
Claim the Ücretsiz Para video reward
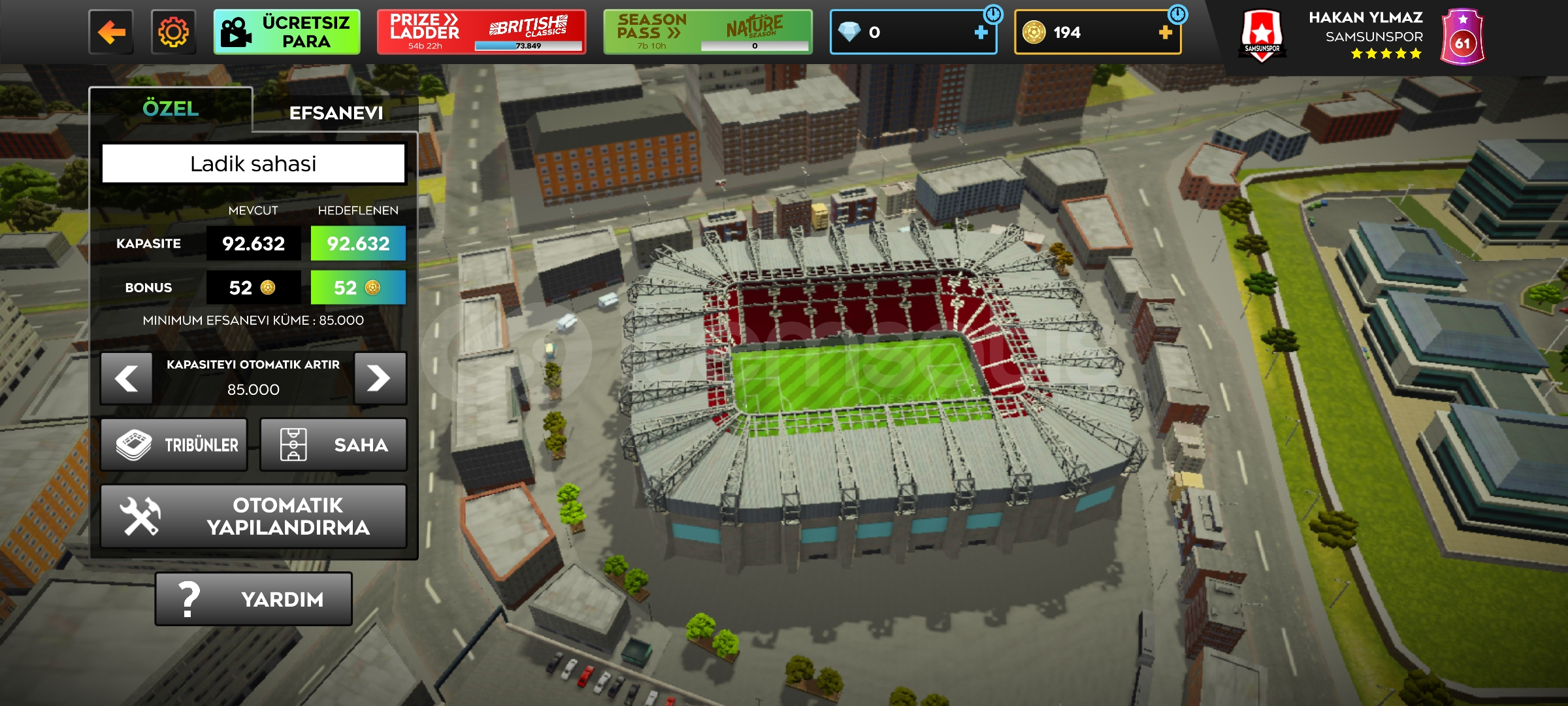pyautogui.click(x=287, y=32)
